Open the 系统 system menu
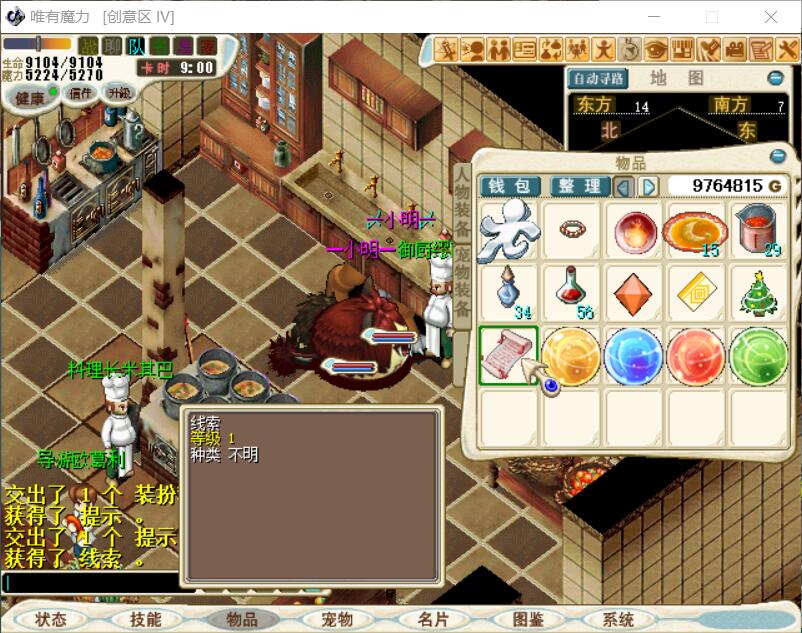Image resolution: width=802 pixels, height=633 pixels. 618,620
